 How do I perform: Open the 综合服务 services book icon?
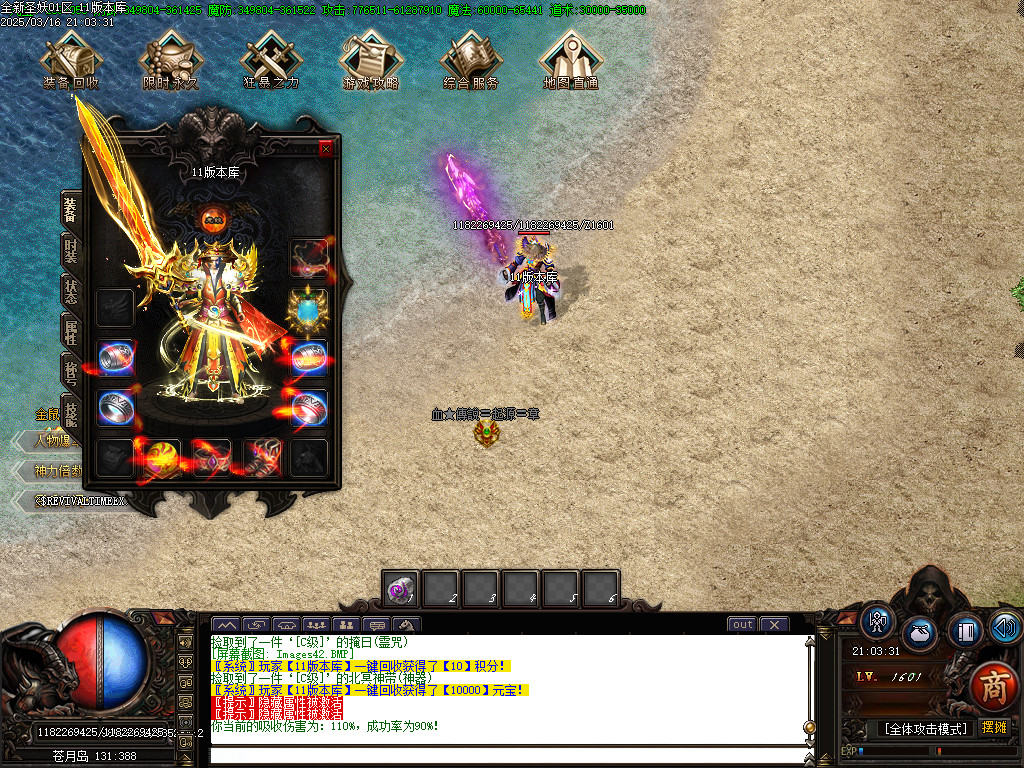[471, 58]
